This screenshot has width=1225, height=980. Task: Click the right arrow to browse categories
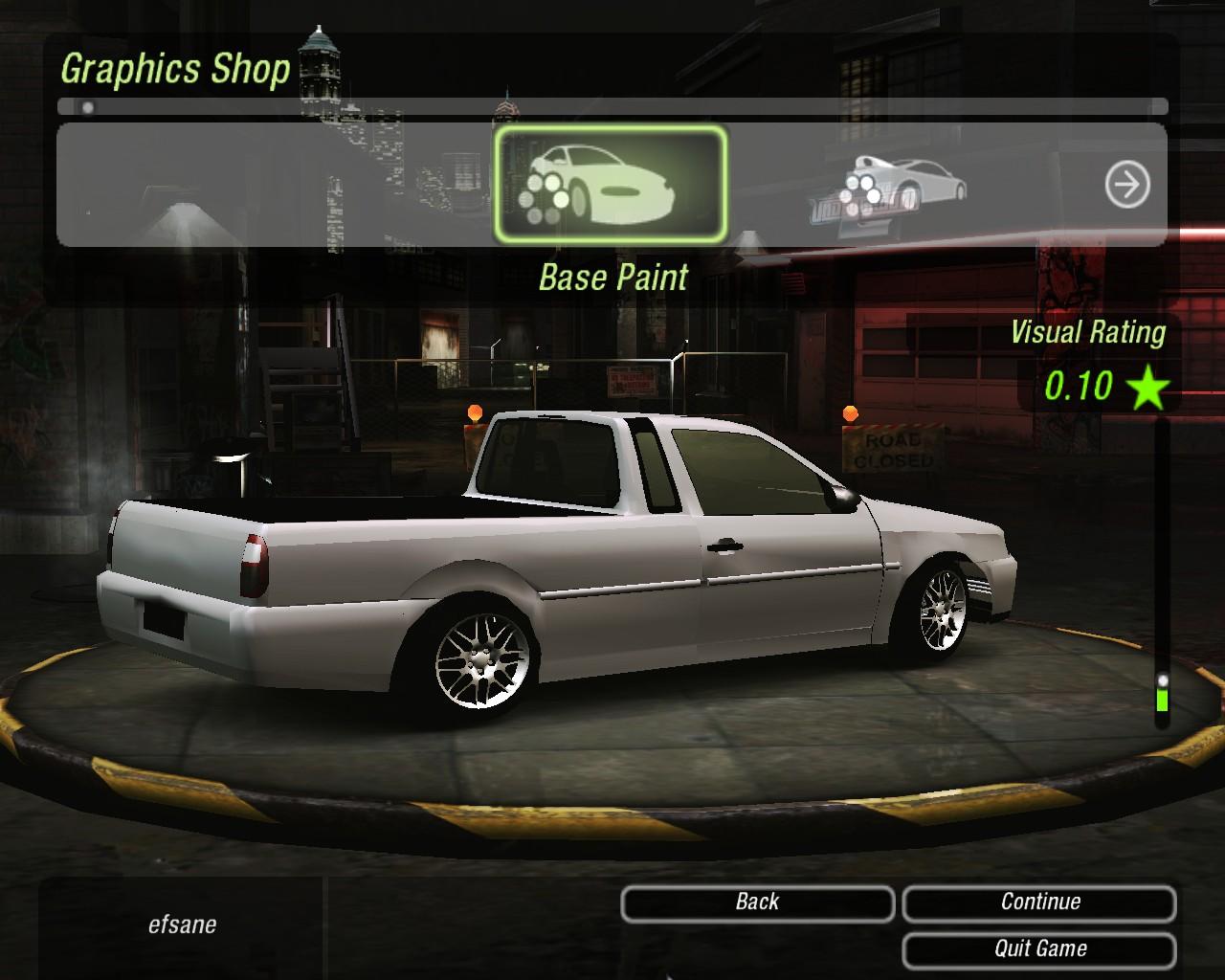(1126, 185)
